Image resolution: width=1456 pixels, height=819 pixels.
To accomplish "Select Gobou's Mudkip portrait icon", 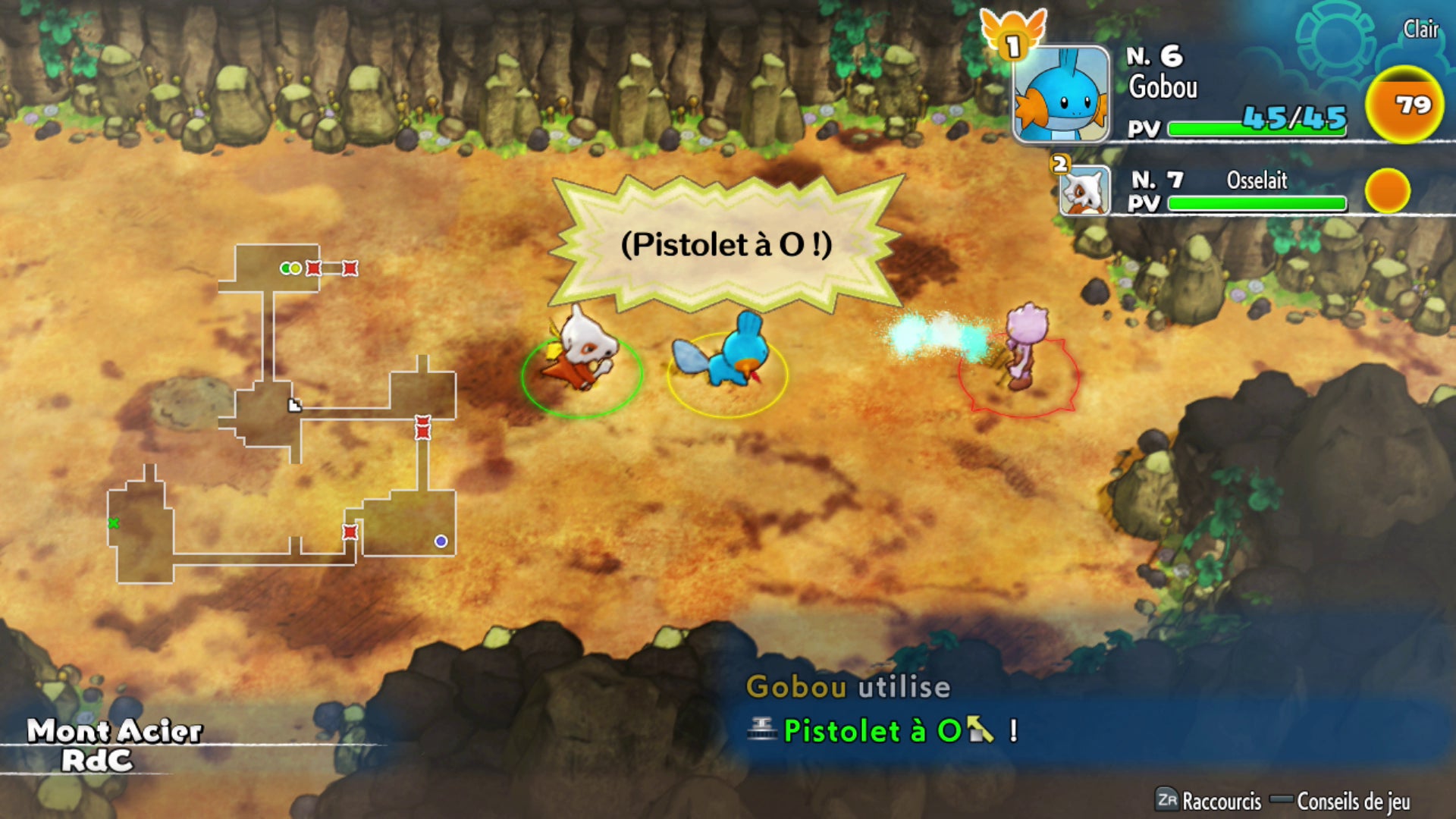I will [1060, 91].
